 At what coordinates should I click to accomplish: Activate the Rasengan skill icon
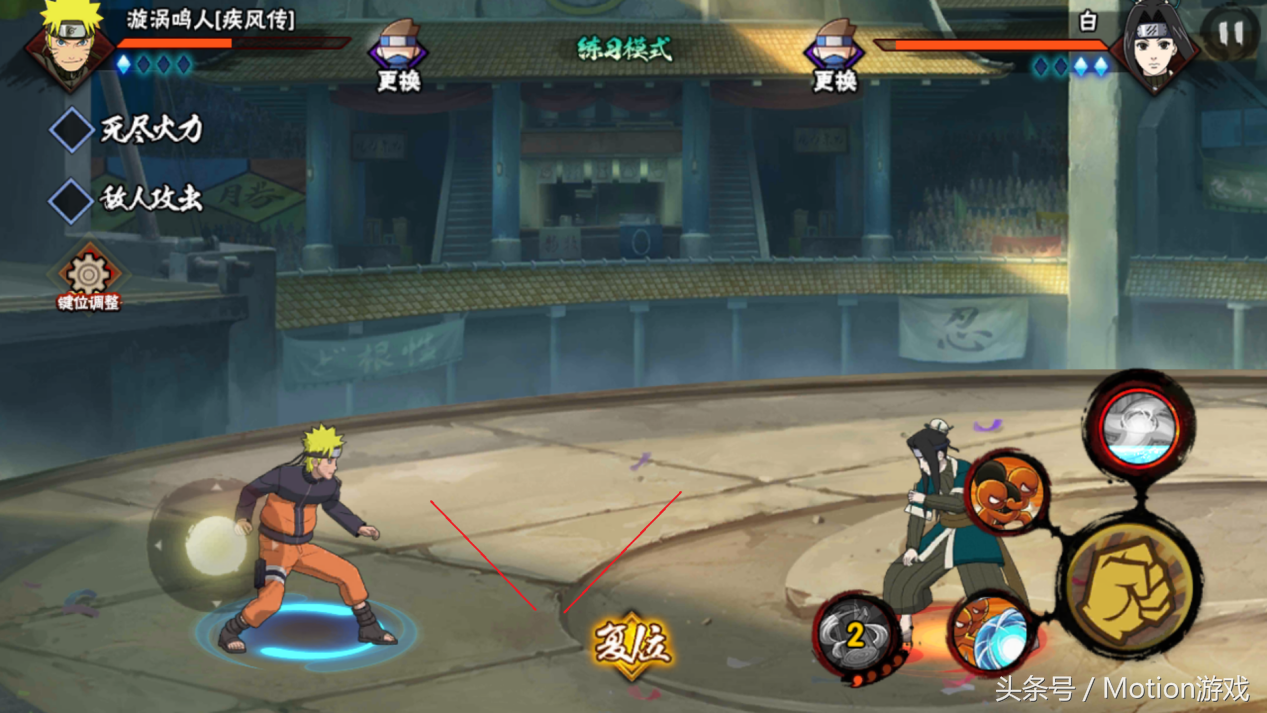point(989,632)
